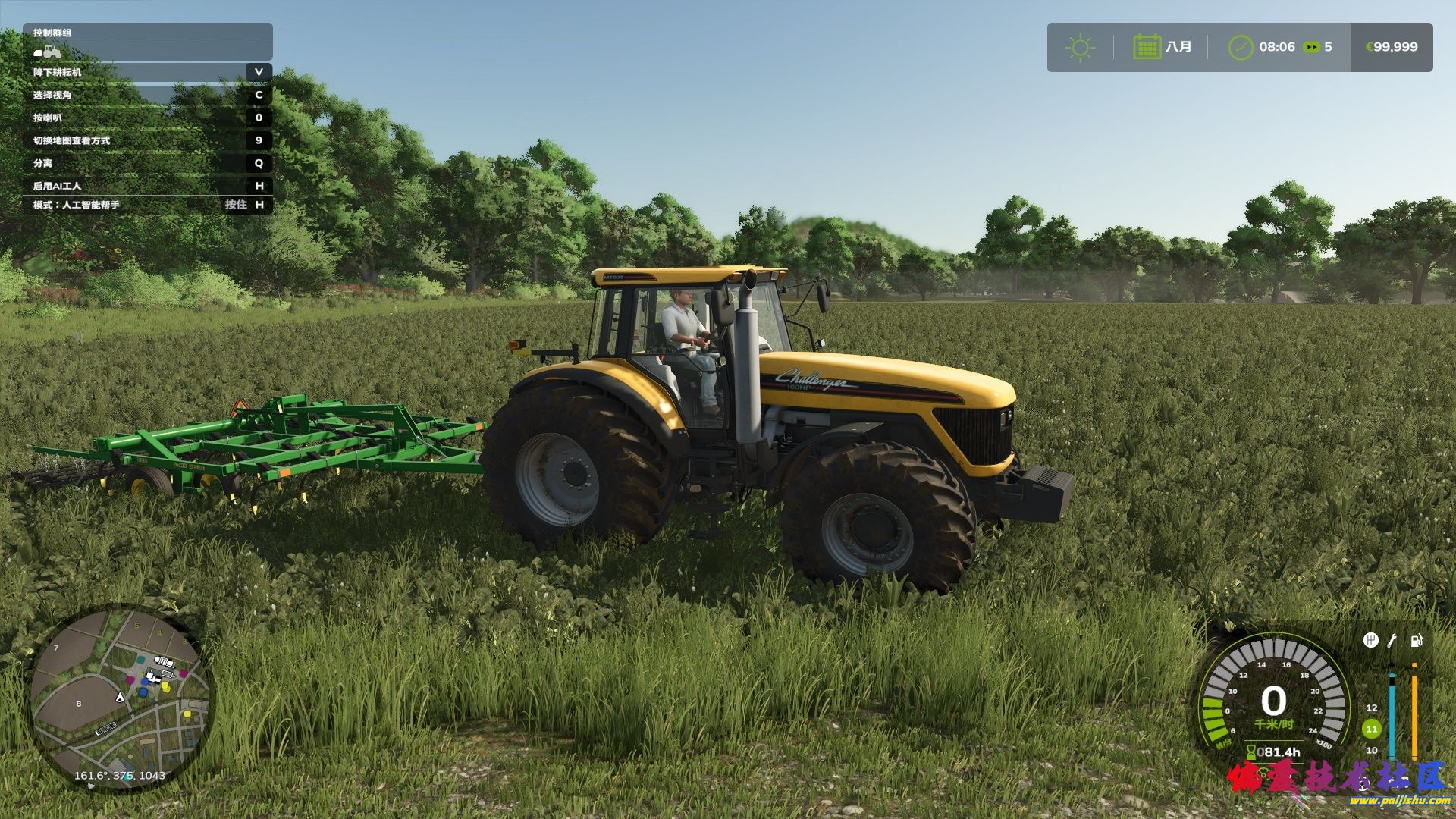Open the www.paljishu.com watermark link
Viewport: 1456px width, 819px height.
[x=1399, y=801]
